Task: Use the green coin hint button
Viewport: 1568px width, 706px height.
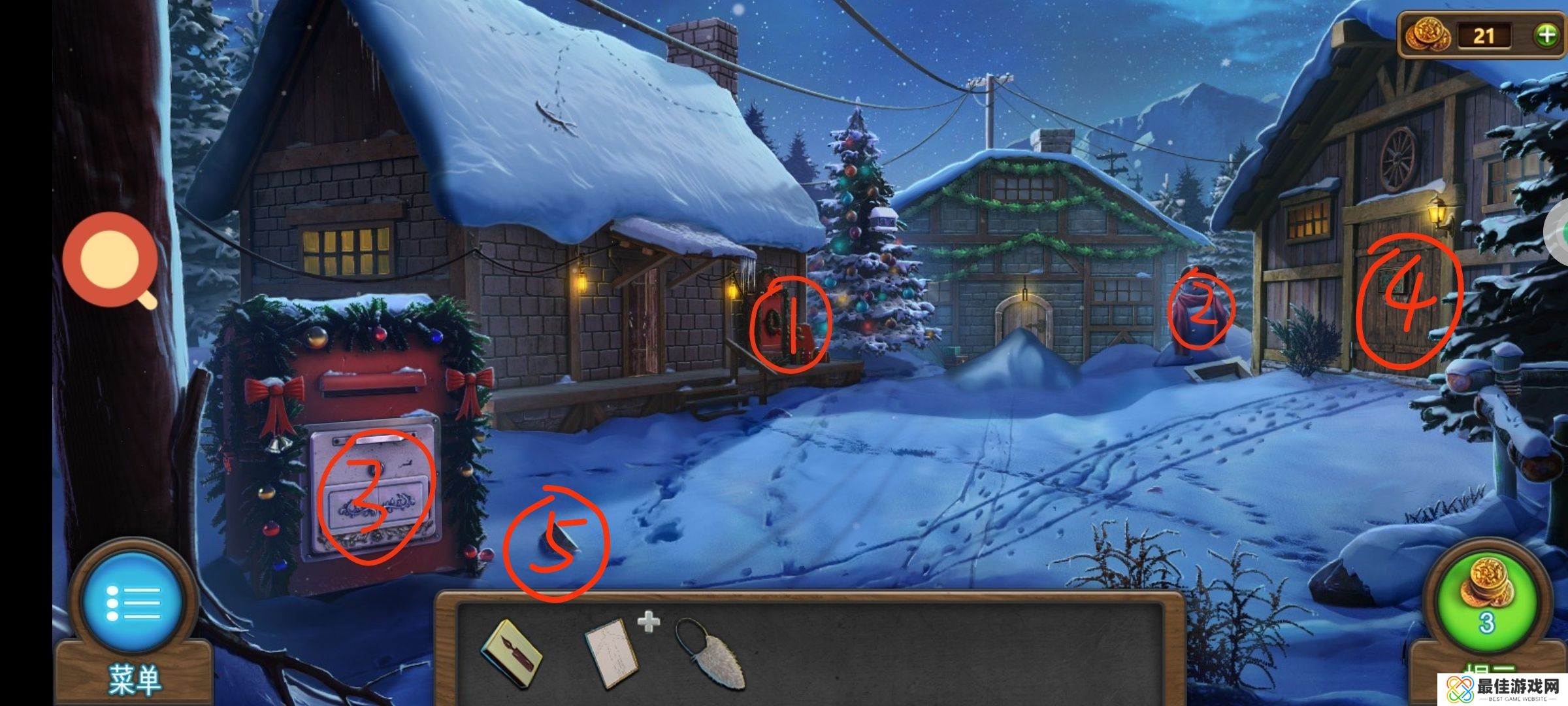Action: tap(1487, 603)
